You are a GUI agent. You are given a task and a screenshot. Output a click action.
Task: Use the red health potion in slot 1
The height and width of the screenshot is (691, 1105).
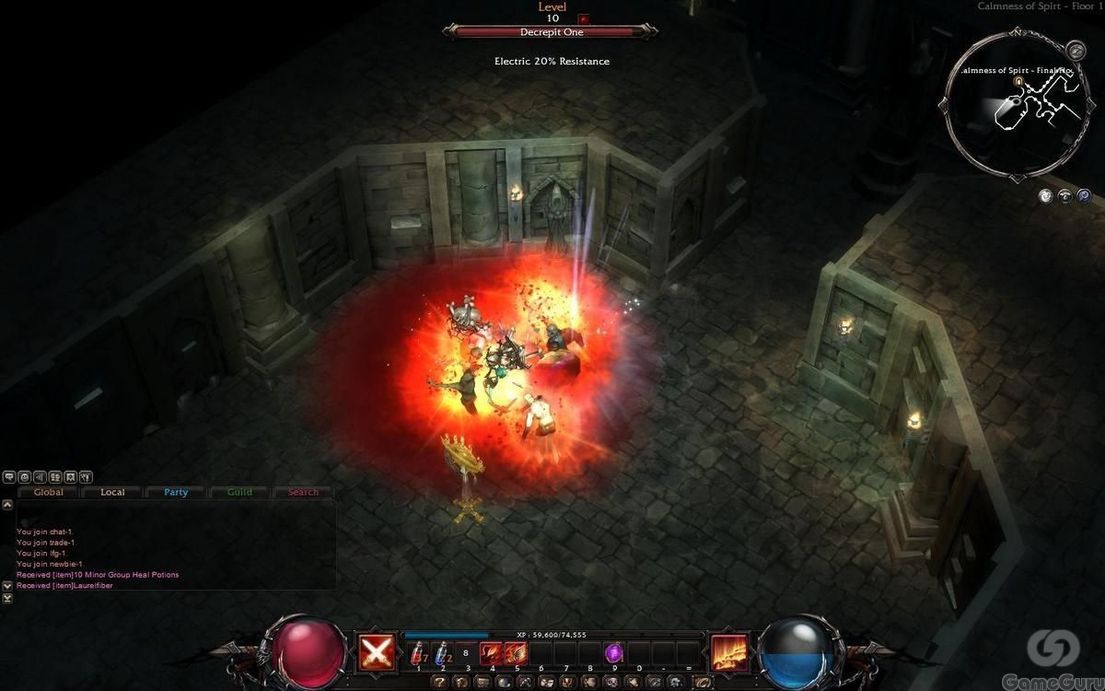click(x=418, y=653)
